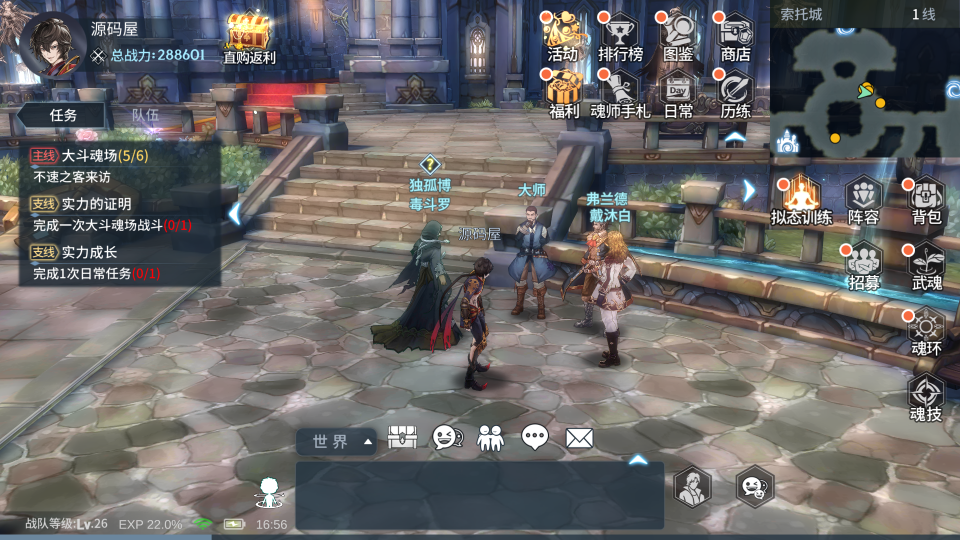Image resolution: width=960 pixels, height=540 pixels.
Task: Open the 阵容 lineup screen
Action: pos(863,199)
